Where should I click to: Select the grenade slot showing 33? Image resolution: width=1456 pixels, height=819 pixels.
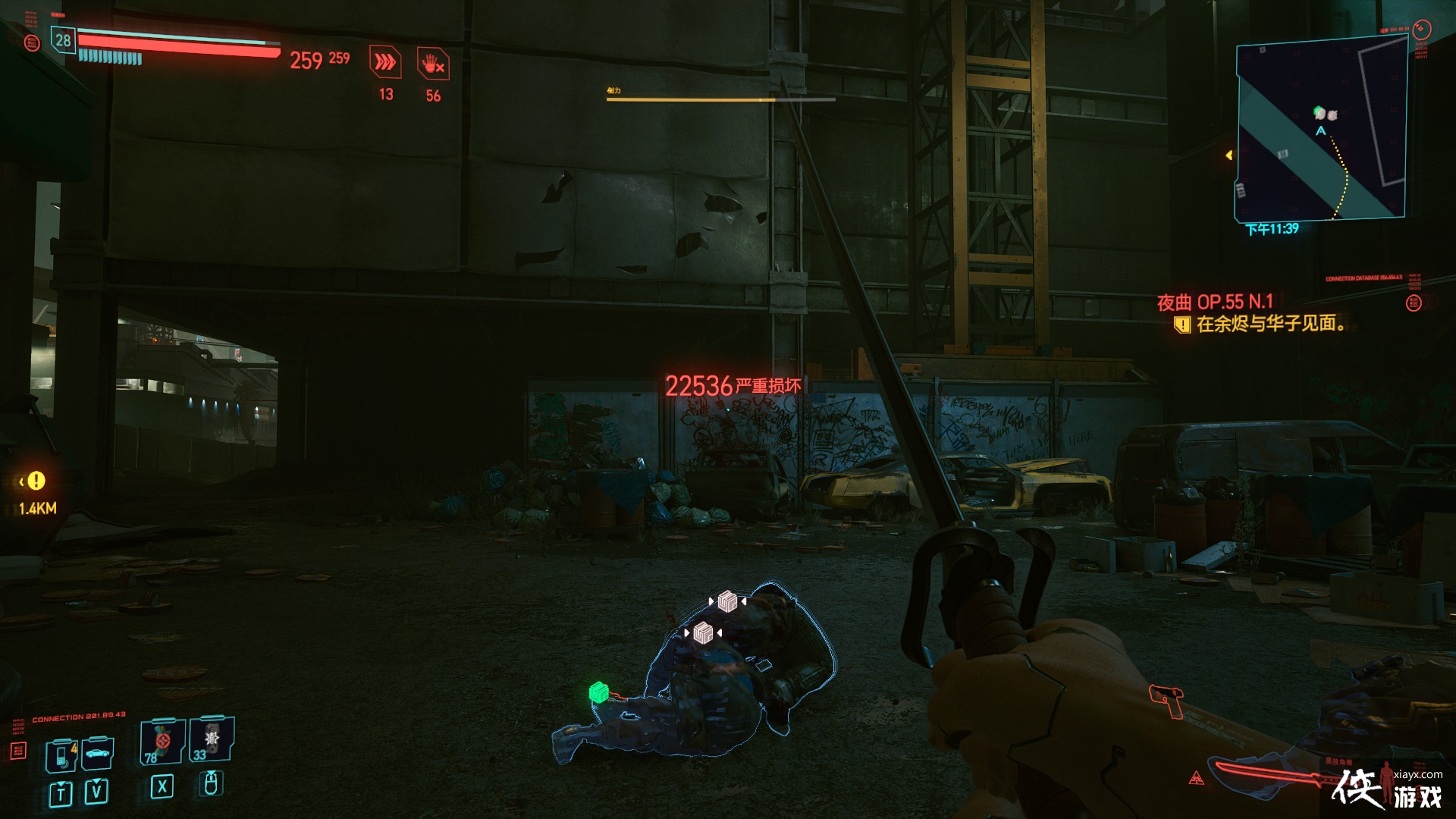point(212,739)
